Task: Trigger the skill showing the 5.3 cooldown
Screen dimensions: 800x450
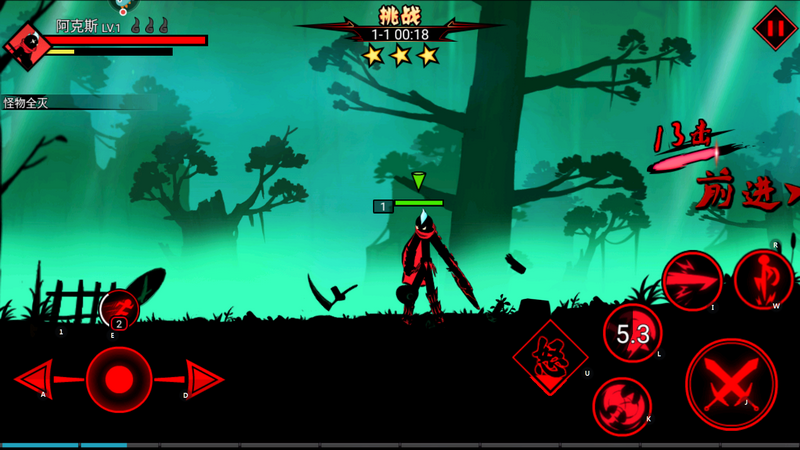Action: click(633, 333)
